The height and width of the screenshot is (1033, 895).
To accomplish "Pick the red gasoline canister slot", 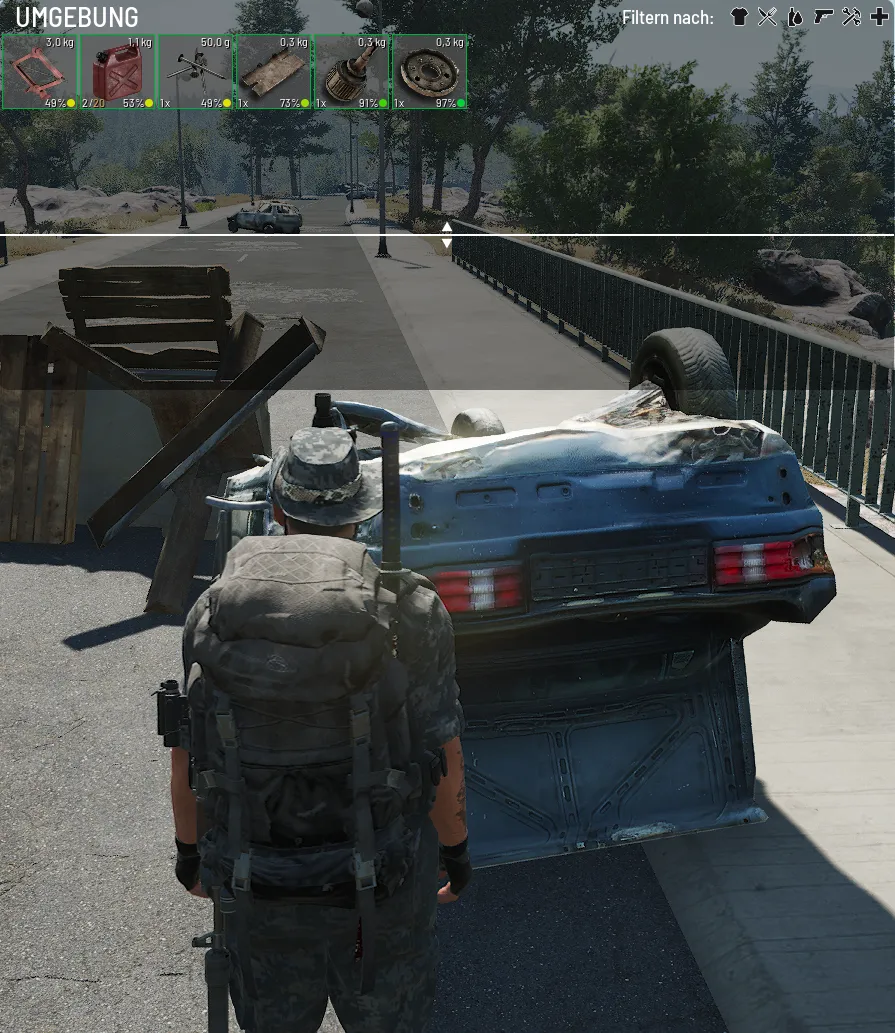I will click(x=118, y=72).
